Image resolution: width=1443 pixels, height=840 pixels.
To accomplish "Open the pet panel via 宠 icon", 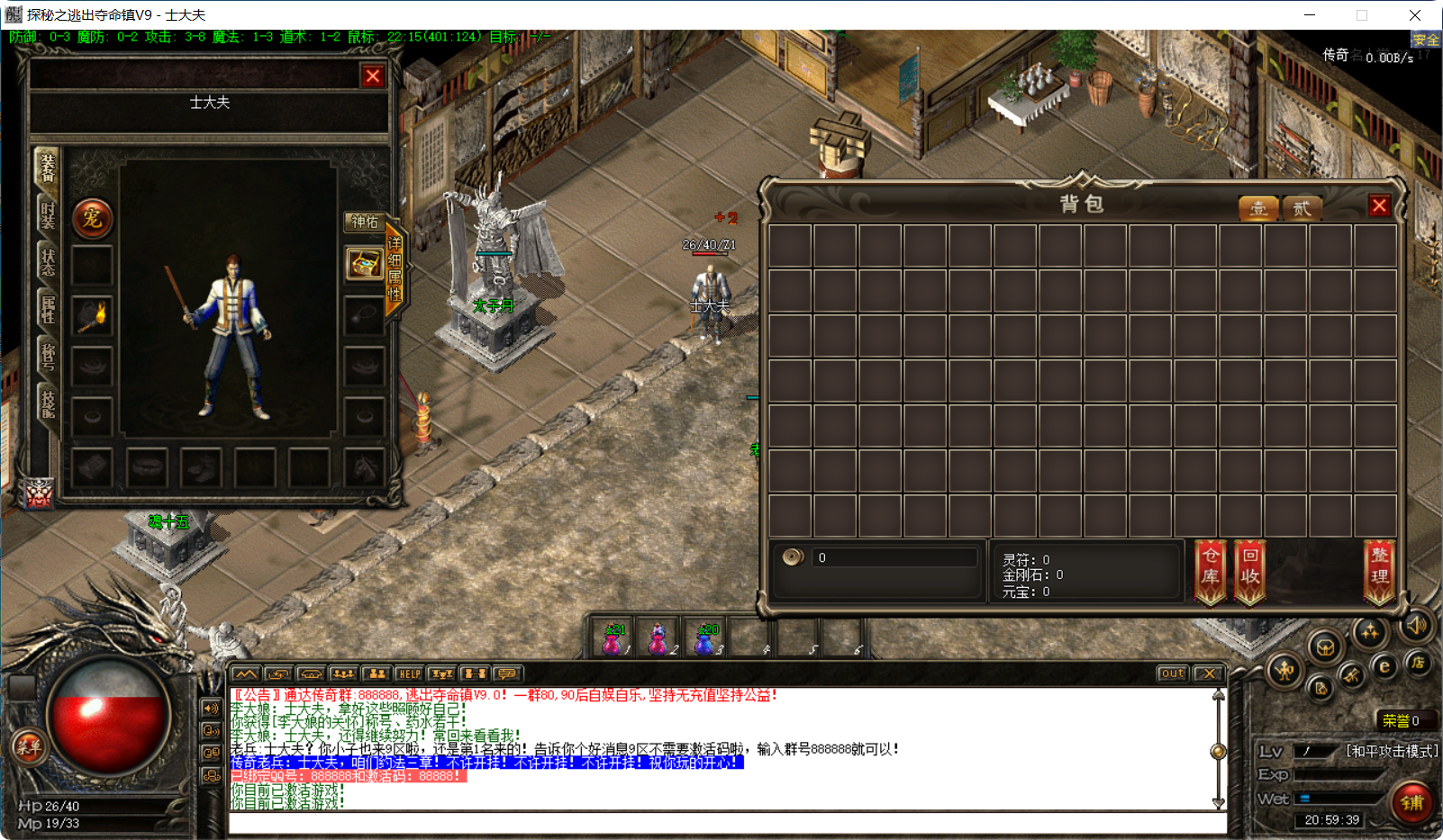I will point(92,218).
